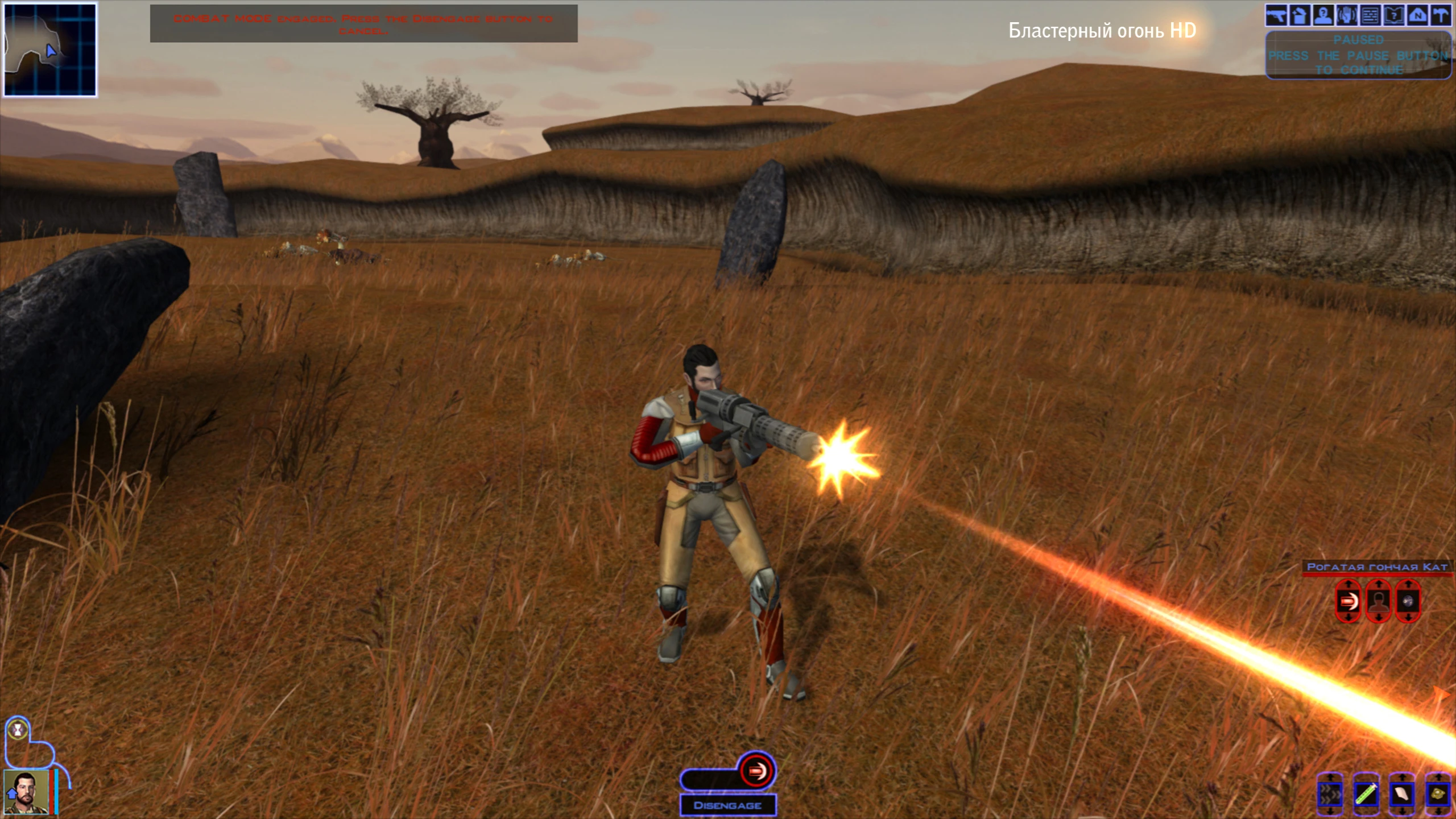Open the Map screen icon

coord(1417,15)
